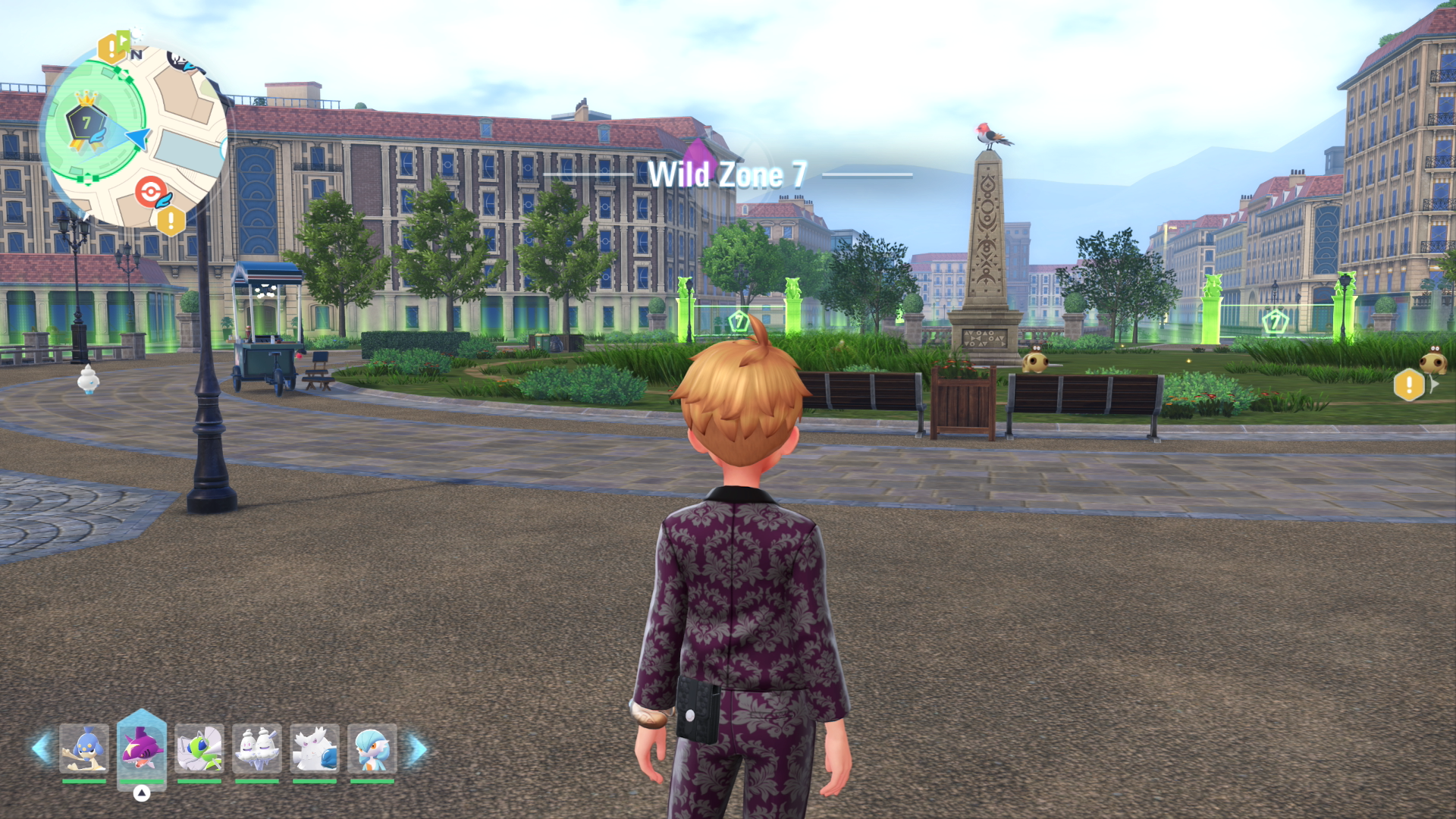Cycle the party left with the blue arrow
This screenshot has width=1456, height=819.
41,748
